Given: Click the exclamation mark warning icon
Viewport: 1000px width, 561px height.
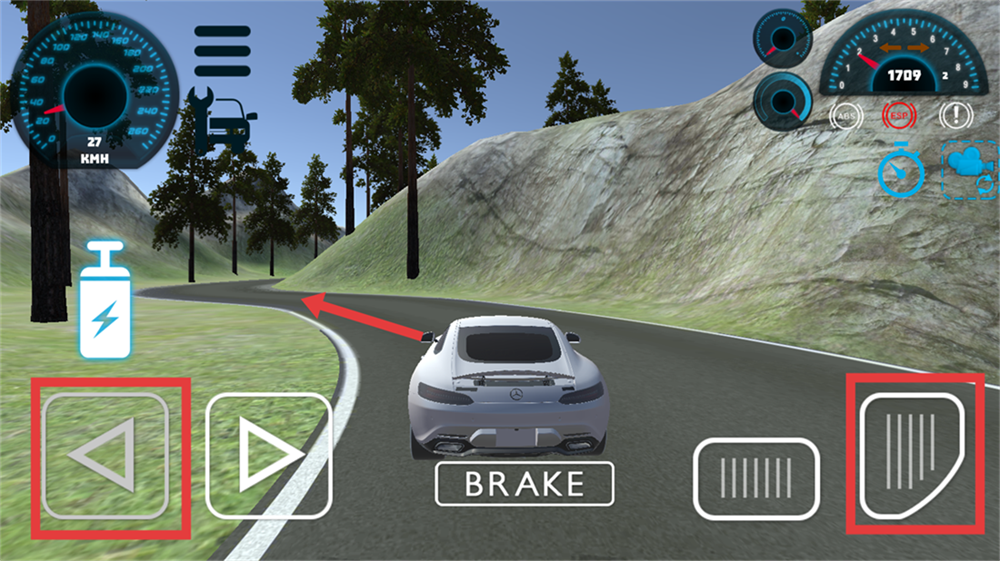Looking at the screenshot, I should [x=955, y=116].
